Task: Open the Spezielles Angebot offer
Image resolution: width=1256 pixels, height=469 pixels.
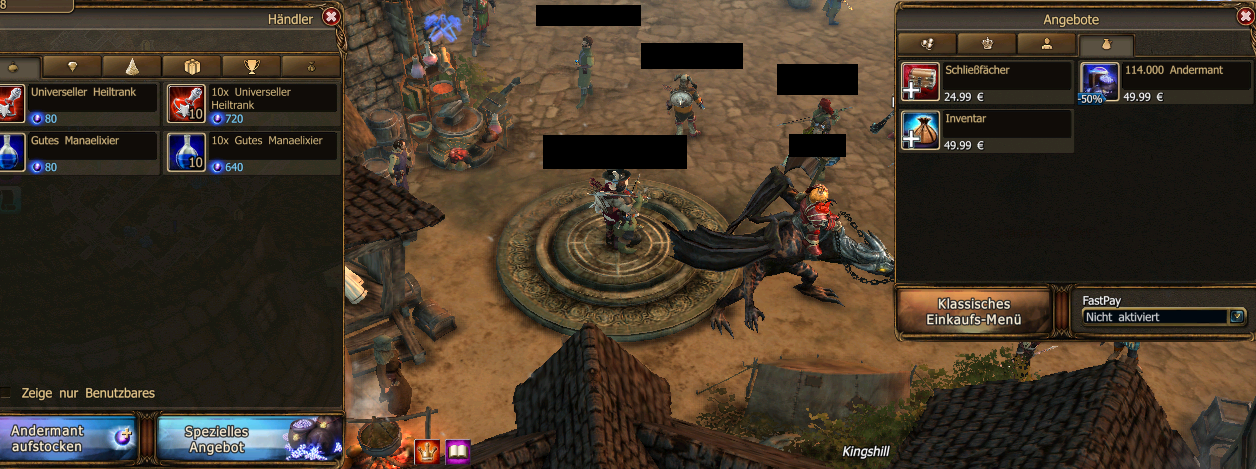Action: [250, 439]
